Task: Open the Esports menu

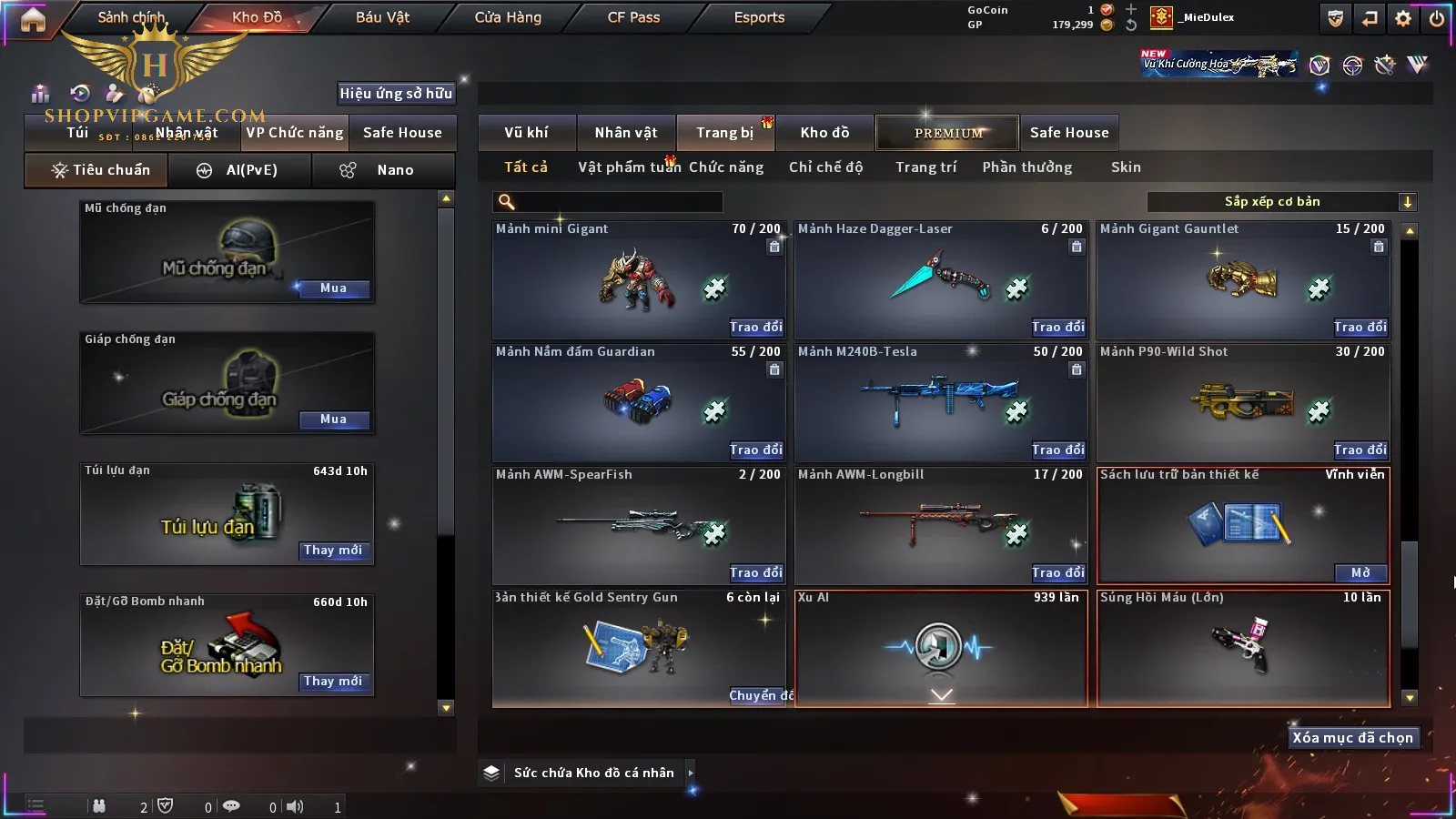Action: (759, 17)
